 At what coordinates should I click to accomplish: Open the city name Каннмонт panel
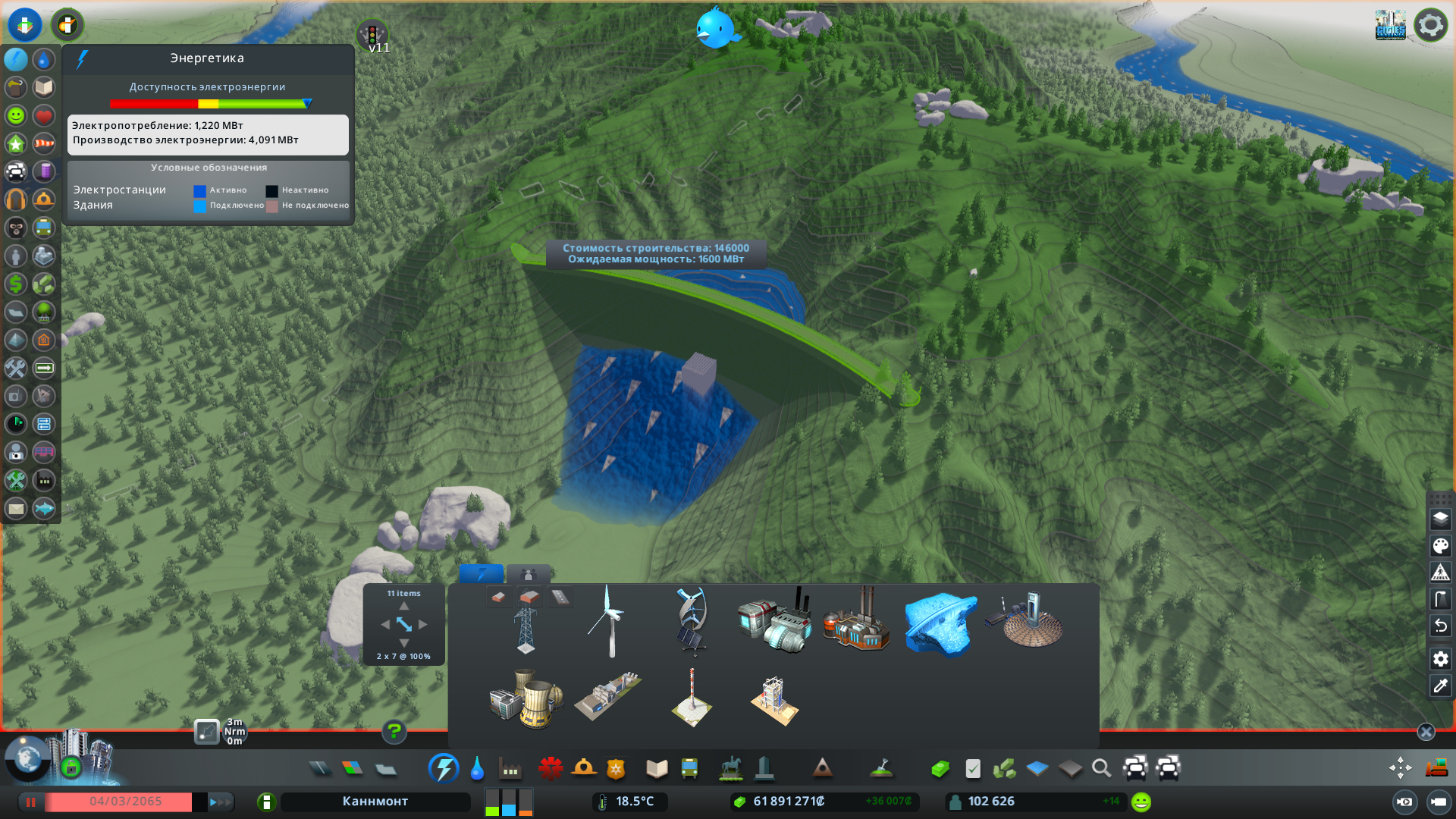pos(375,802)
